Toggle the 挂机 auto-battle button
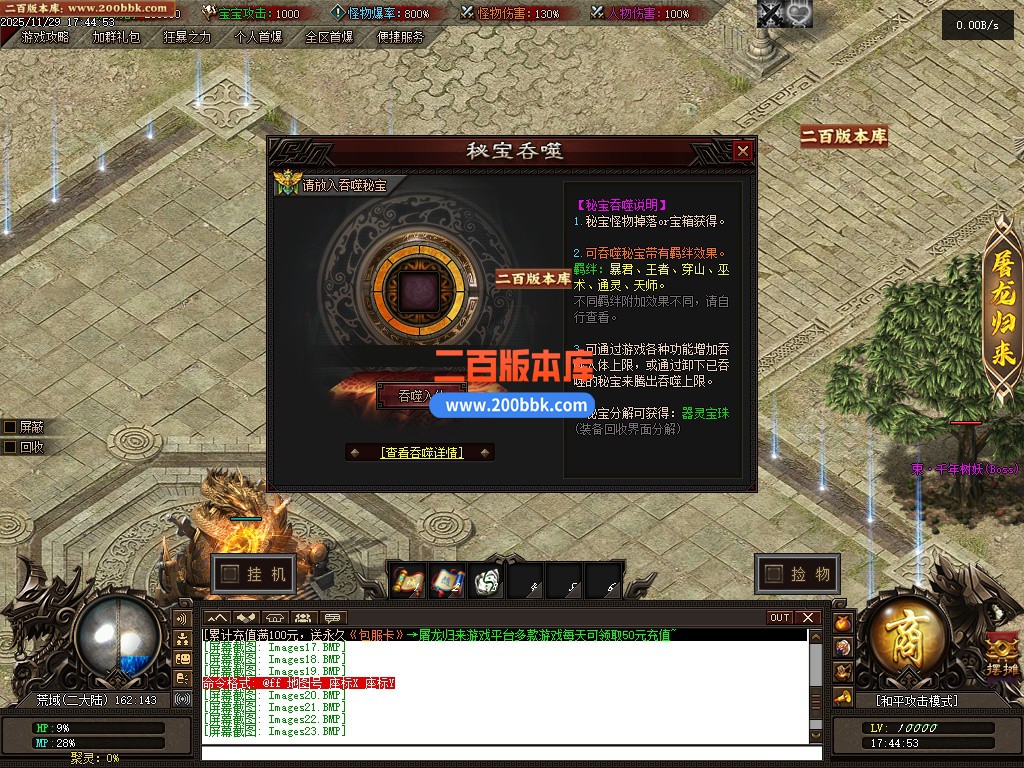 [x=254, y=574]
